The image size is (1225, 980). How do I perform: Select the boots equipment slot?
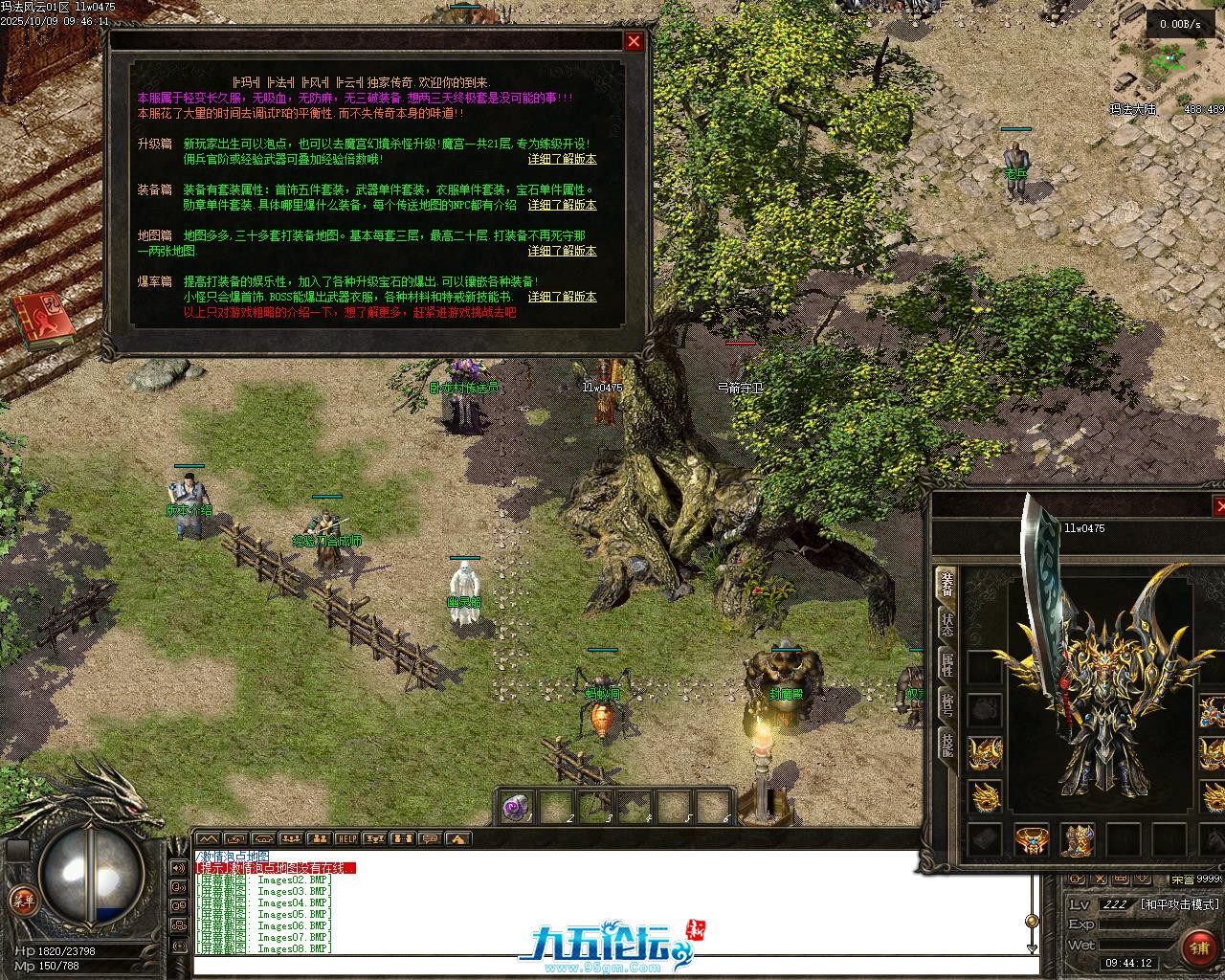click(x=1078, y=840)
